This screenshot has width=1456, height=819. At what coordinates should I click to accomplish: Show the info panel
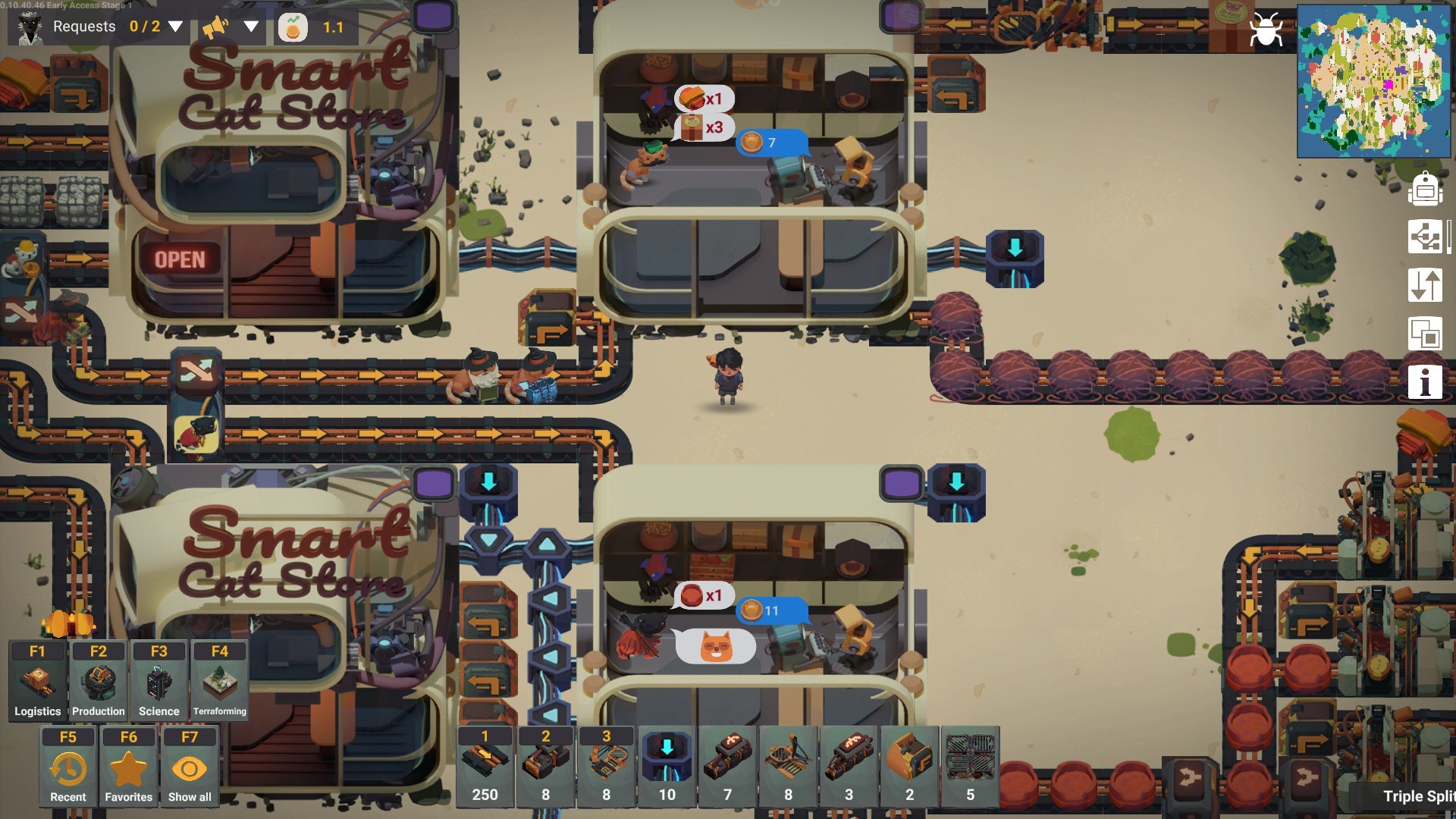coord(1425,381)
